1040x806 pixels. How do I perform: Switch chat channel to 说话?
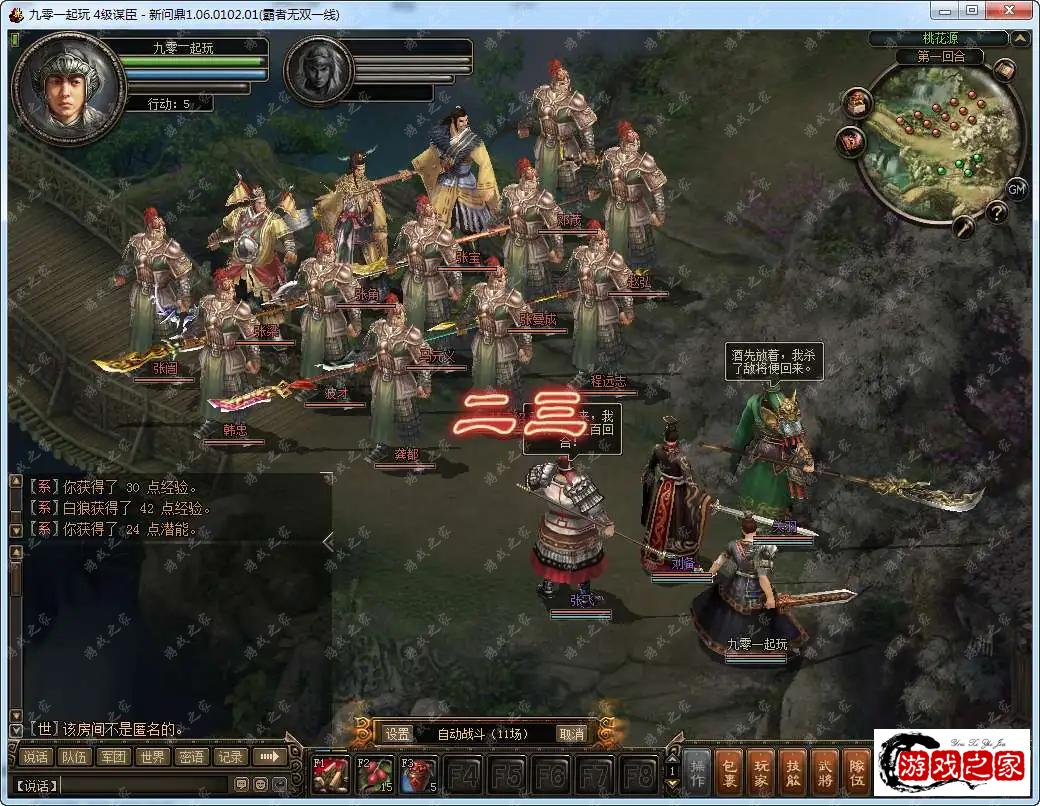click(x=36, y=757)
